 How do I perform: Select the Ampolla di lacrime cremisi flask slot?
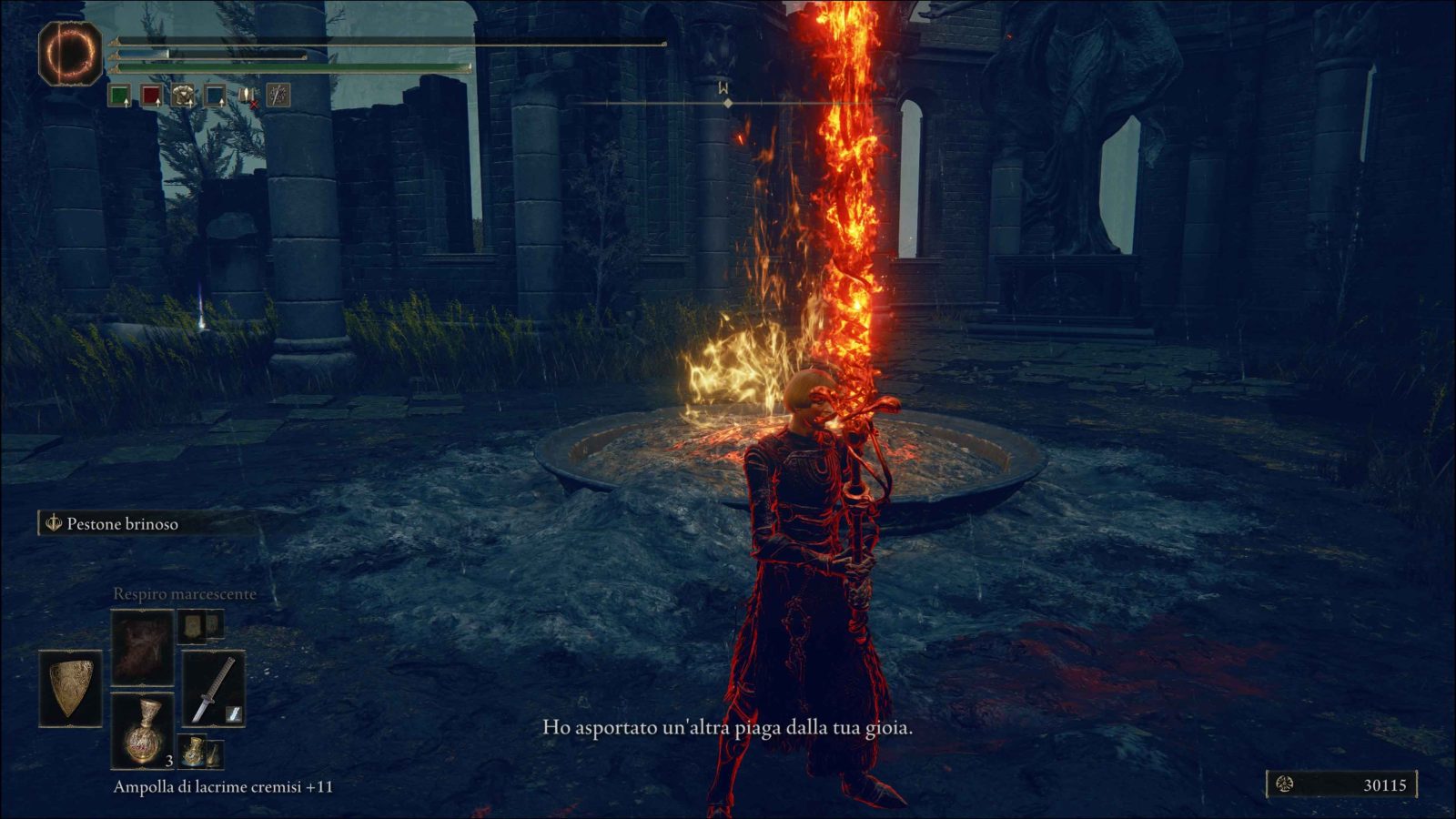142,730
